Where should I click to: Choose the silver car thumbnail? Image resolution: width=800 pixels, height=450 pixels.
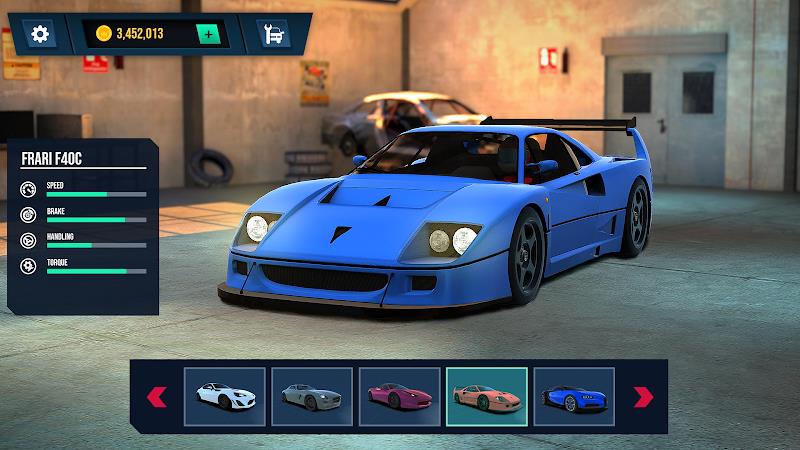point(312,397)
